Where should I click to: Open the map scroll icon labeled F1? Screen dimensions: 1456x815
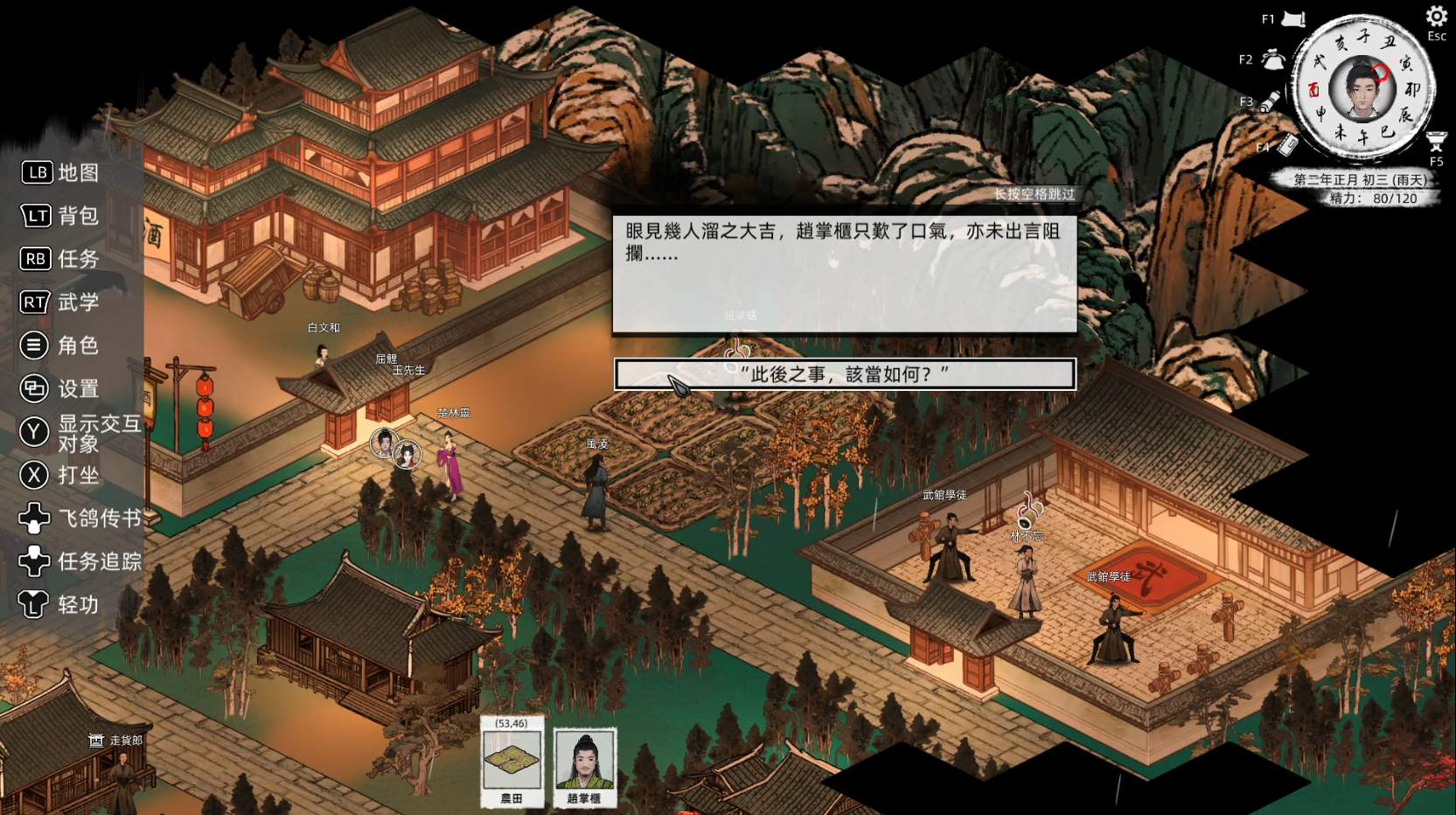pyautogui.click(x=1293, y=19)
